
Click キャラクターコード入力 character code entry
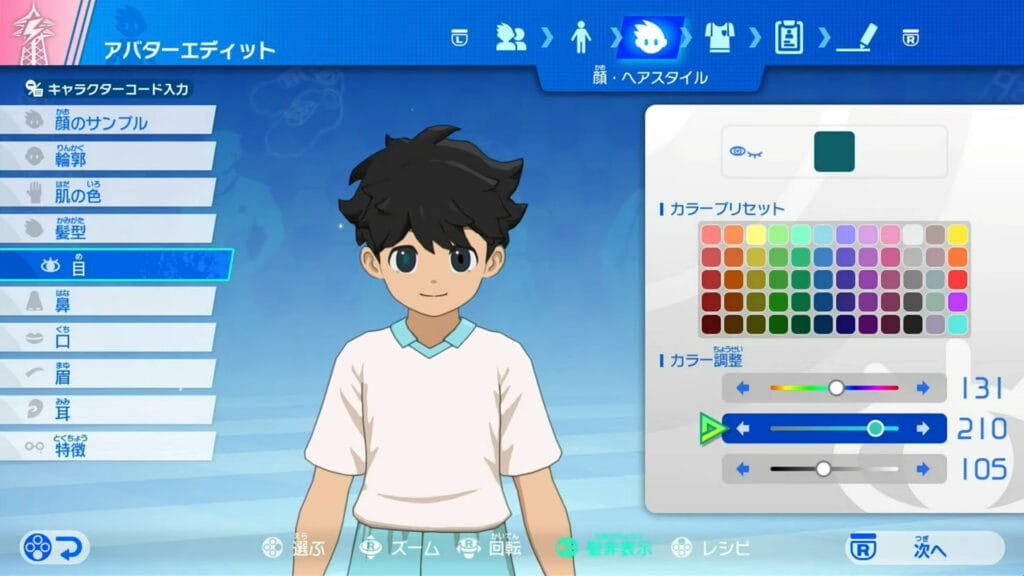[108, 89]
